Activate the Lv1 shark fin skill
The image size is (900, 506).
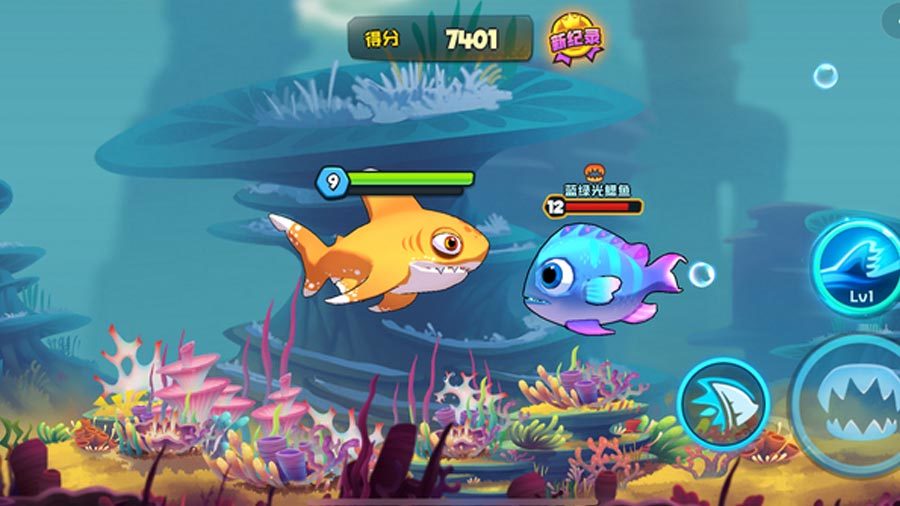[x=858, y=268]
